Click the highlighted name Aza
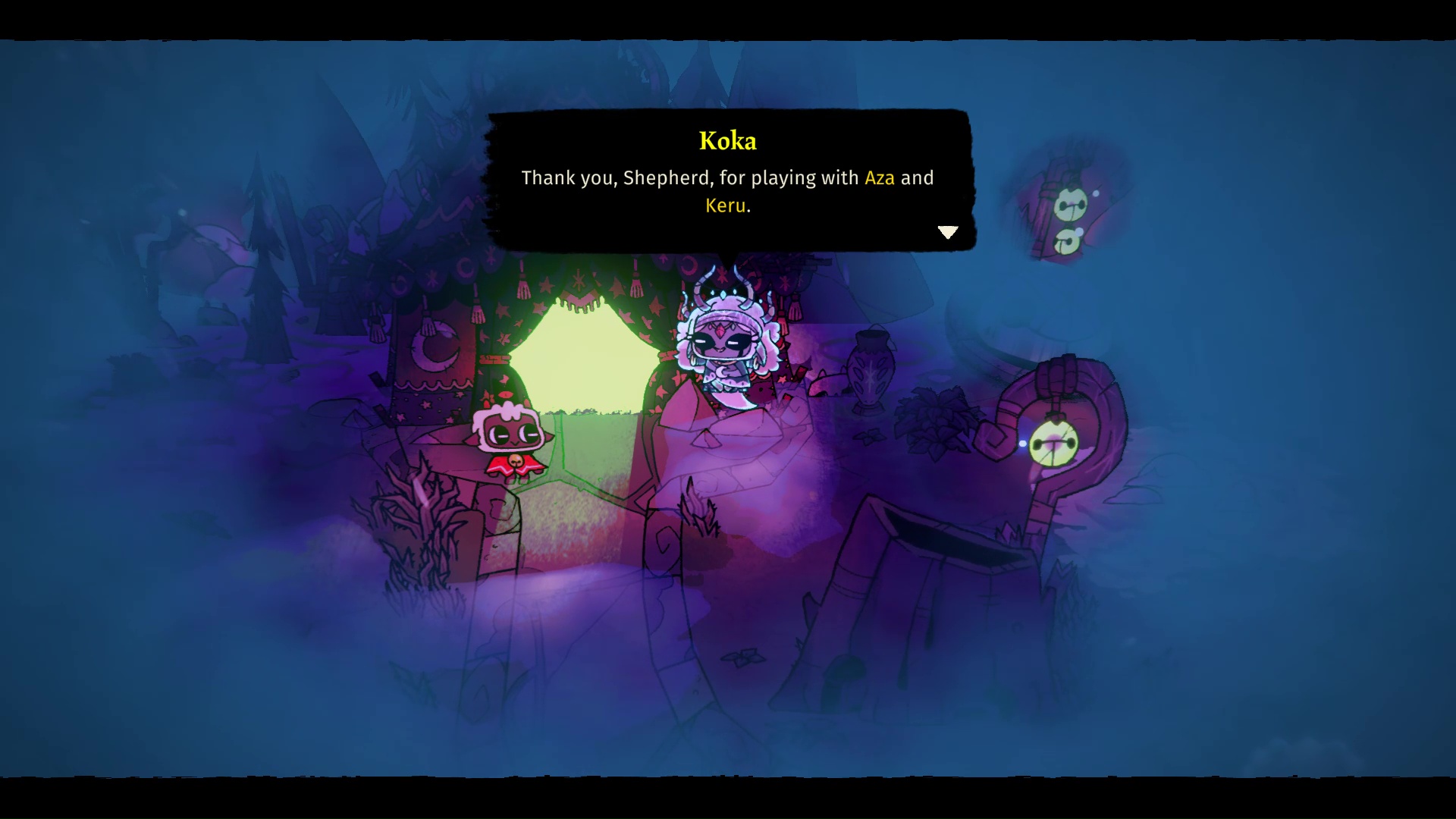The width and height of the screenshot is (1456, 819). 880,177
